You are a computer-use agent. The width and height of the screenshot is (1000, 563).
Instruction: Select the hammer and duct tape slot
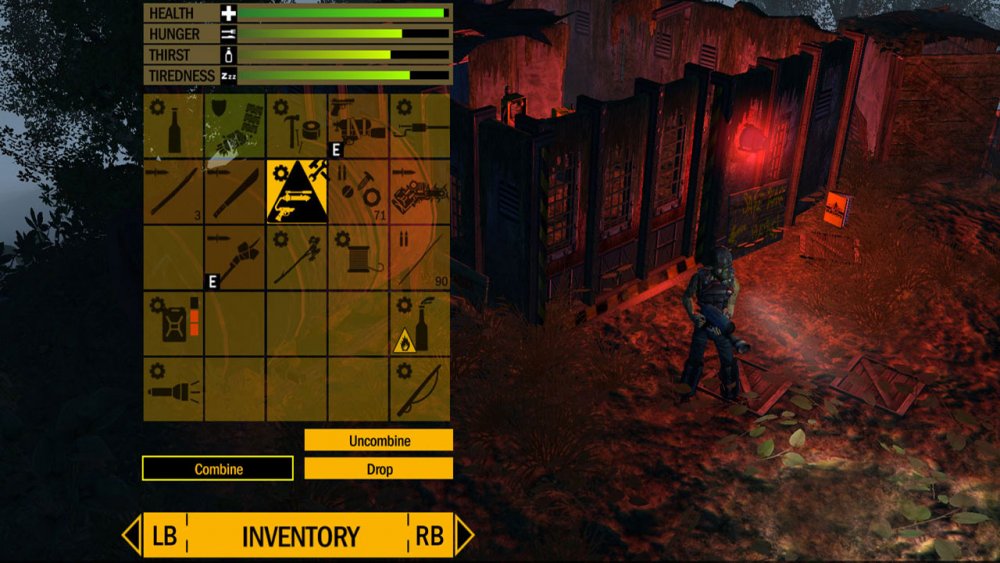pyautogui.click(x=296, y=126)
